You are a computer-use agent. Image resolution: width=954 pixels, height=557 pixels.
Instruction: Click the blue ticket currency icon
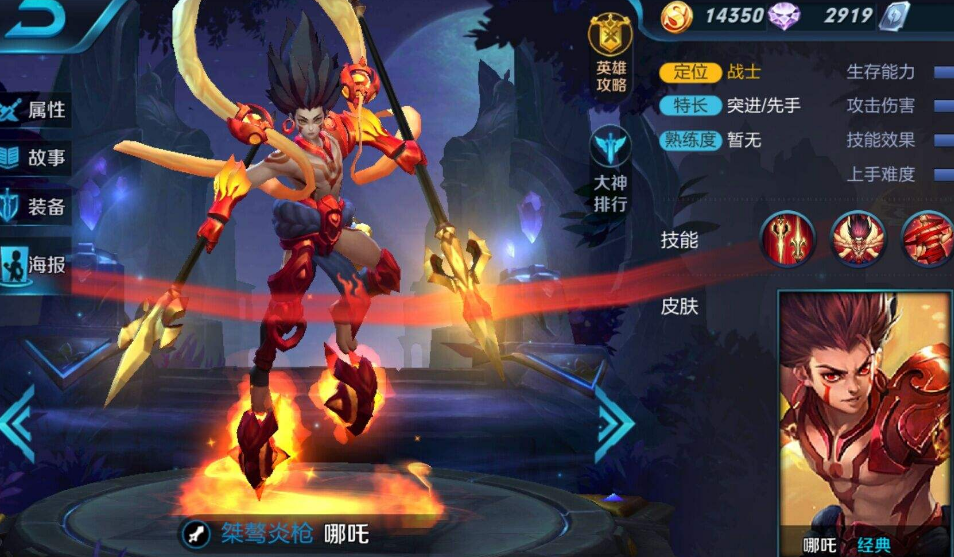(894, 16)
